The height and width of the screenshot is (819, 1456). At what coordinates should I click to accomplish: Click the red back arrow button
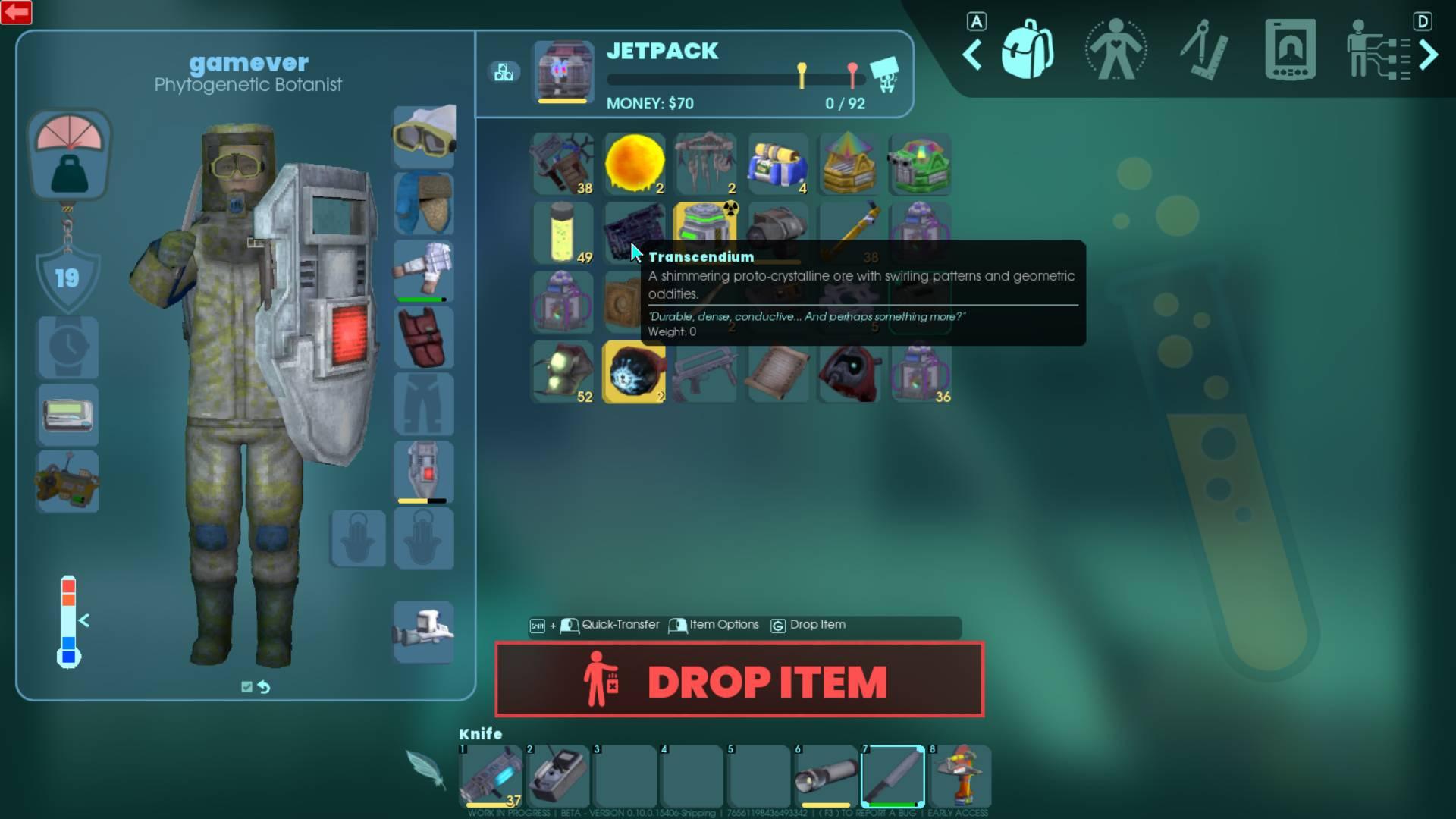16,12
